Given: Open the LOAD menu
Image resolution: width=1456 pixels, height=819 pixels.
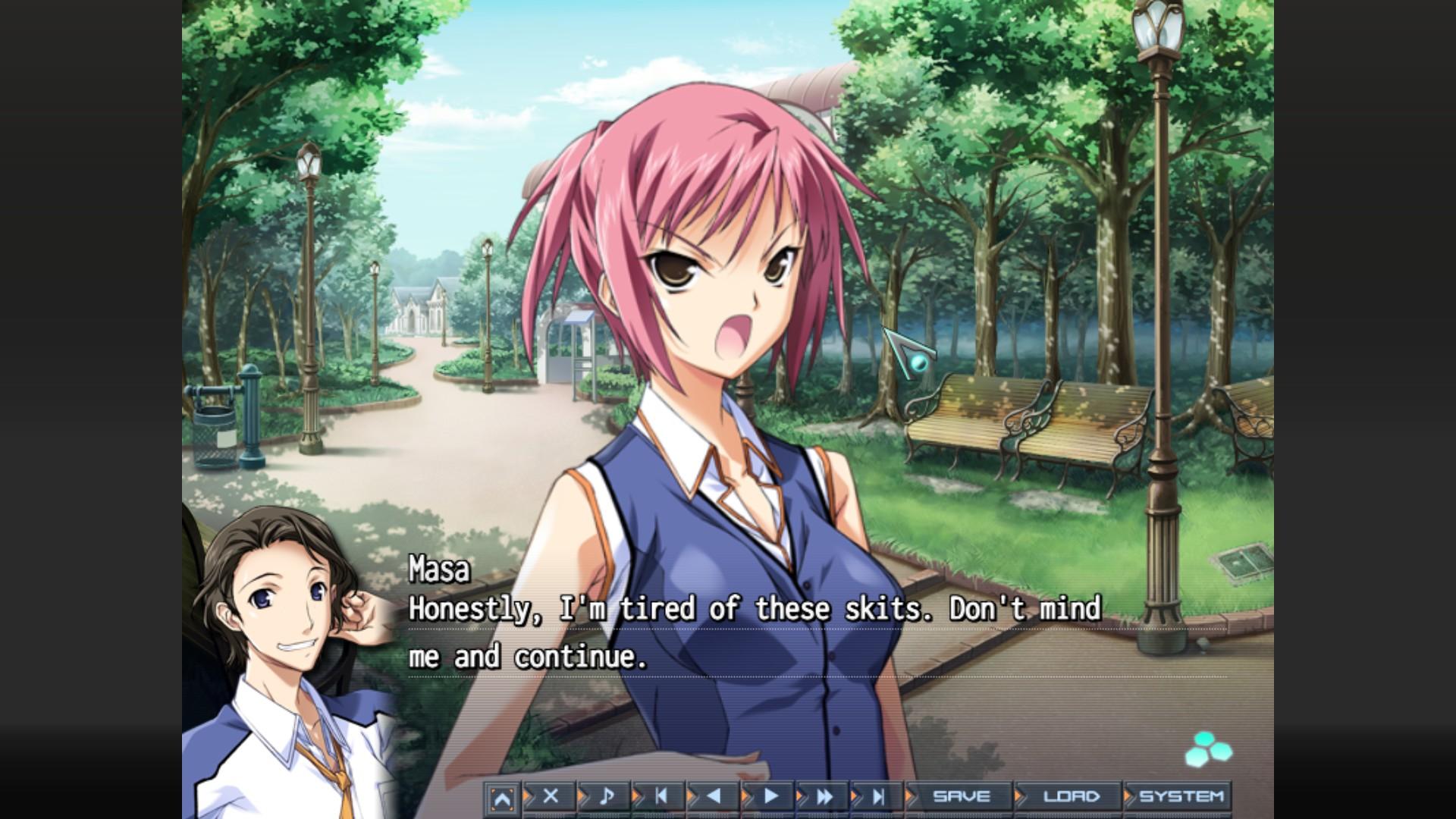Looking at the screenshot, I should coord(1071,796).
